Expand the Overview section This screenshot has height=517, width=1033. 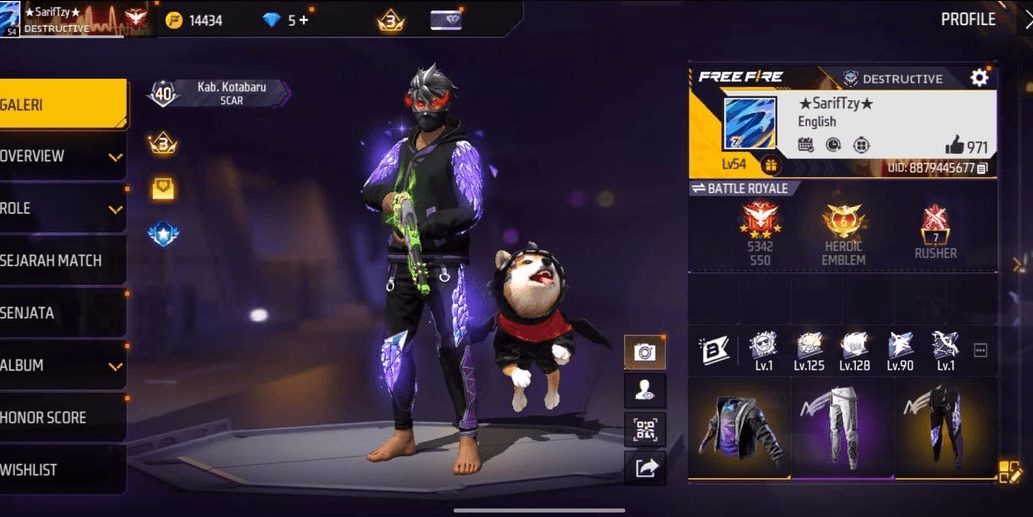click(x=60, y=157)
